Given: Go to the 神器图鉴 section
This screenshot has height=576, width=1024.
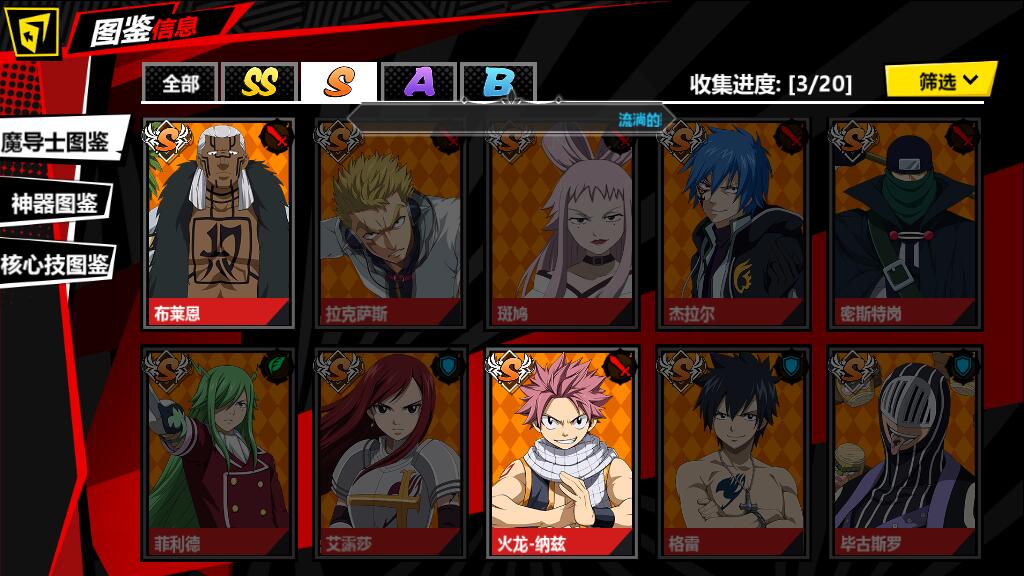Looking at the screenshot, I should (55, 204).
